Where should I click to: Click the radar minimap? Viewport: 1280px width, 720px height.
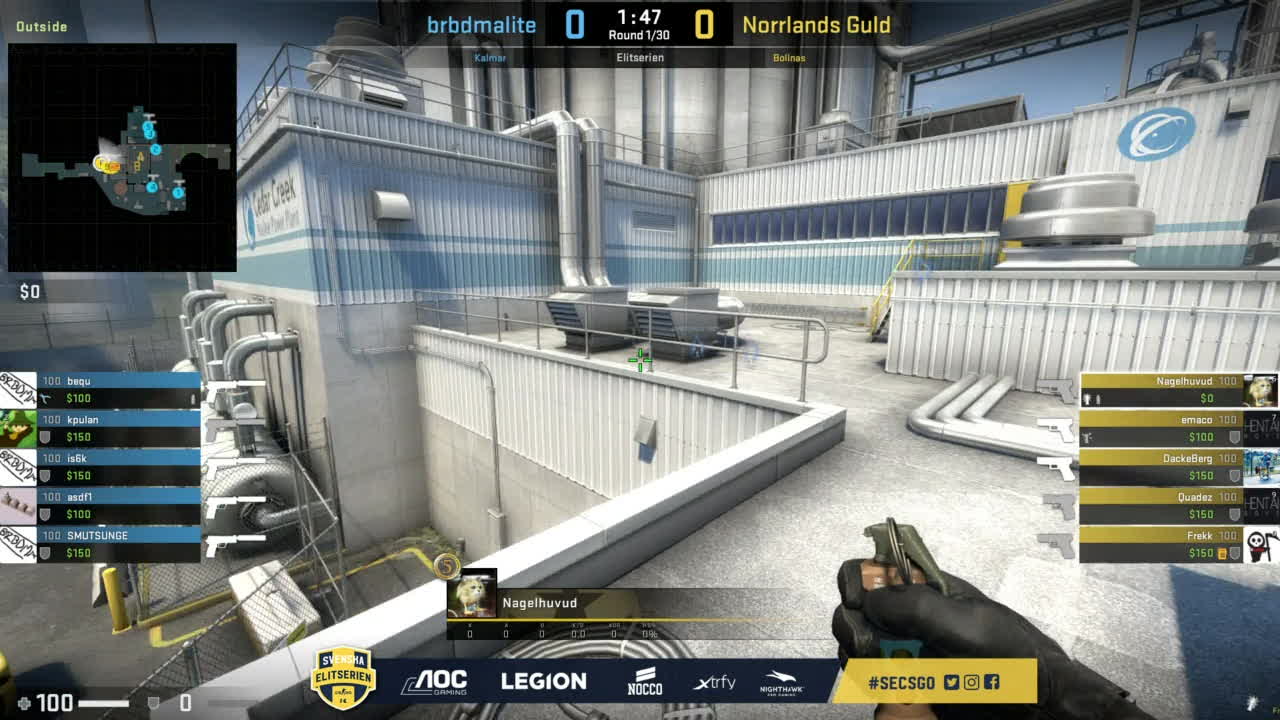click(122, 157)
